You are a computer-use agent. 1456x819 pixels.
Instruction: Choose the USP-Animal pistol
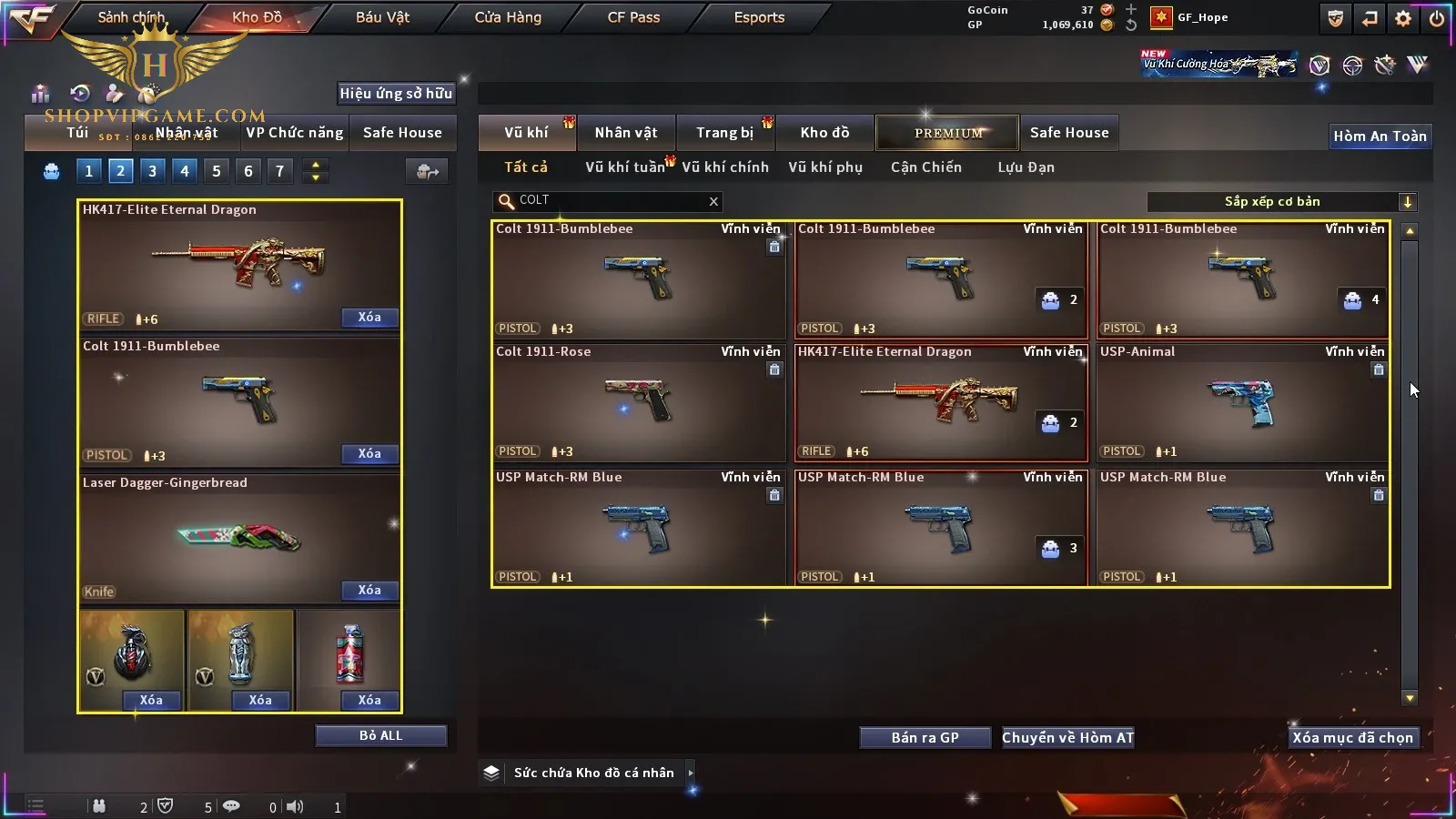pos(1242,401)
